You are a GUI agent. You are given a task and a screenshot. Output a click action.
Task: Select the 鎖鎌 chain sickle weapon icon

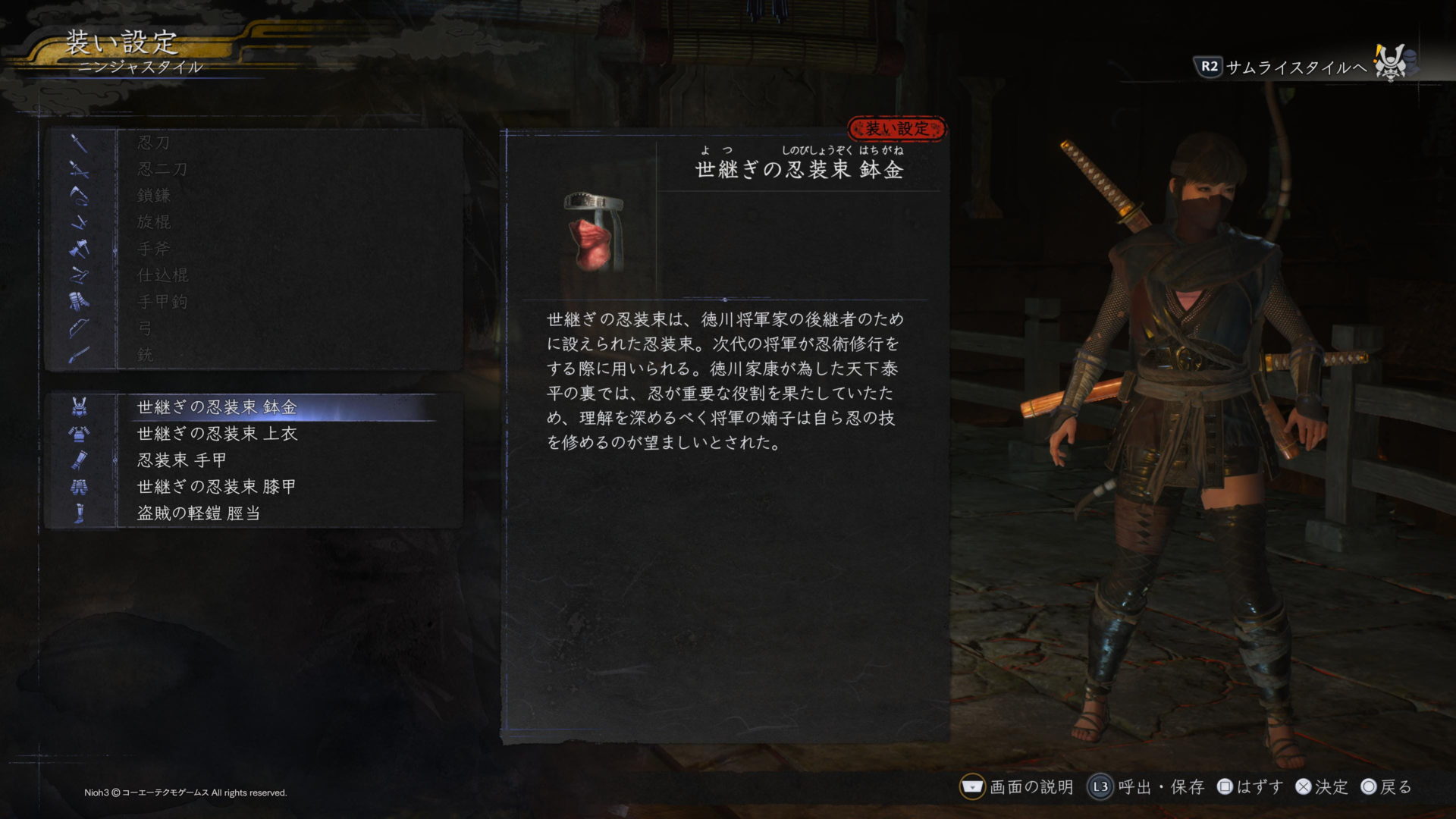pyautogui.click(x=78, y=195)
